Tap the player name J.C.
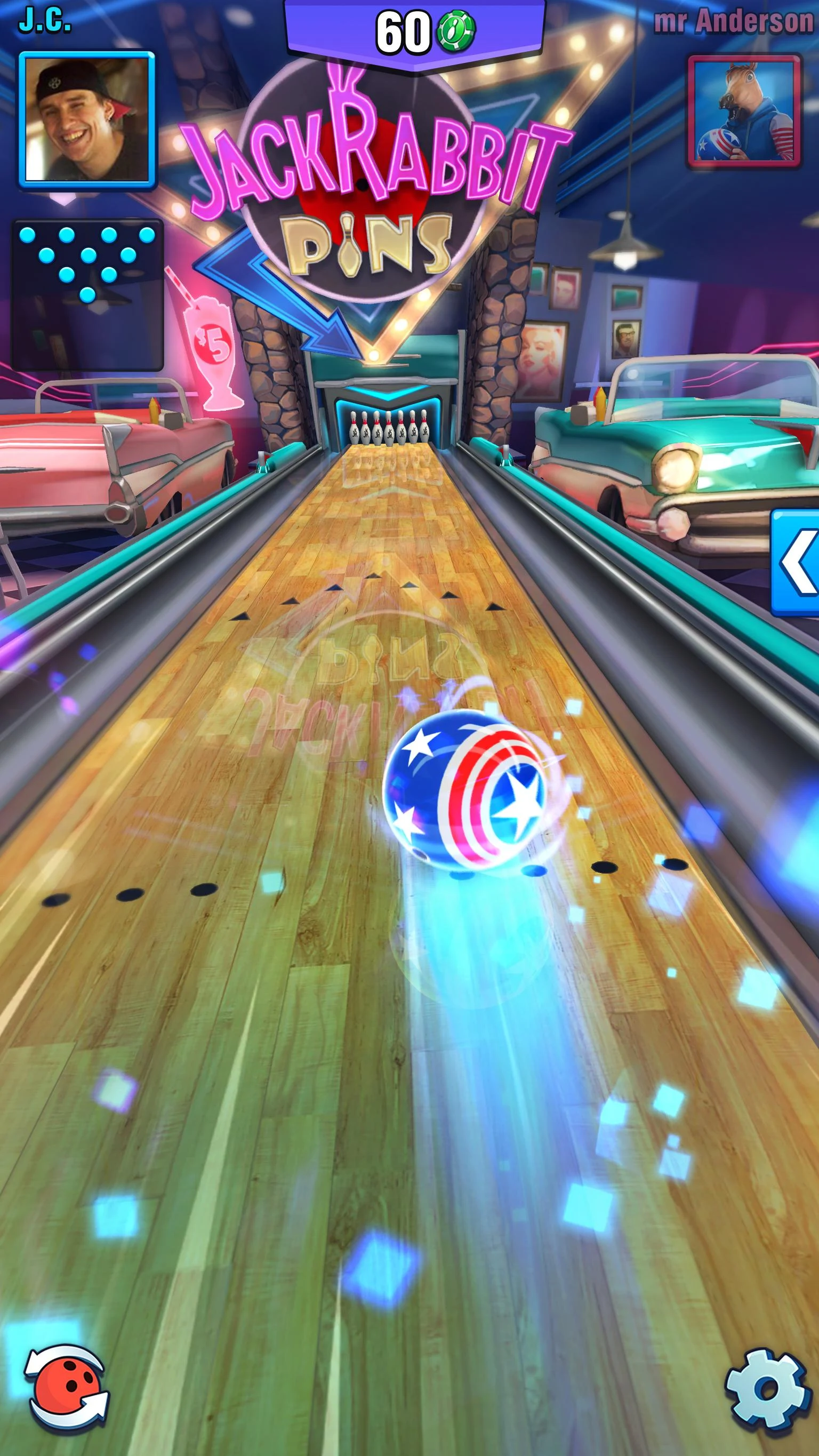This screenshot has width=819, height=1456. 45,19
